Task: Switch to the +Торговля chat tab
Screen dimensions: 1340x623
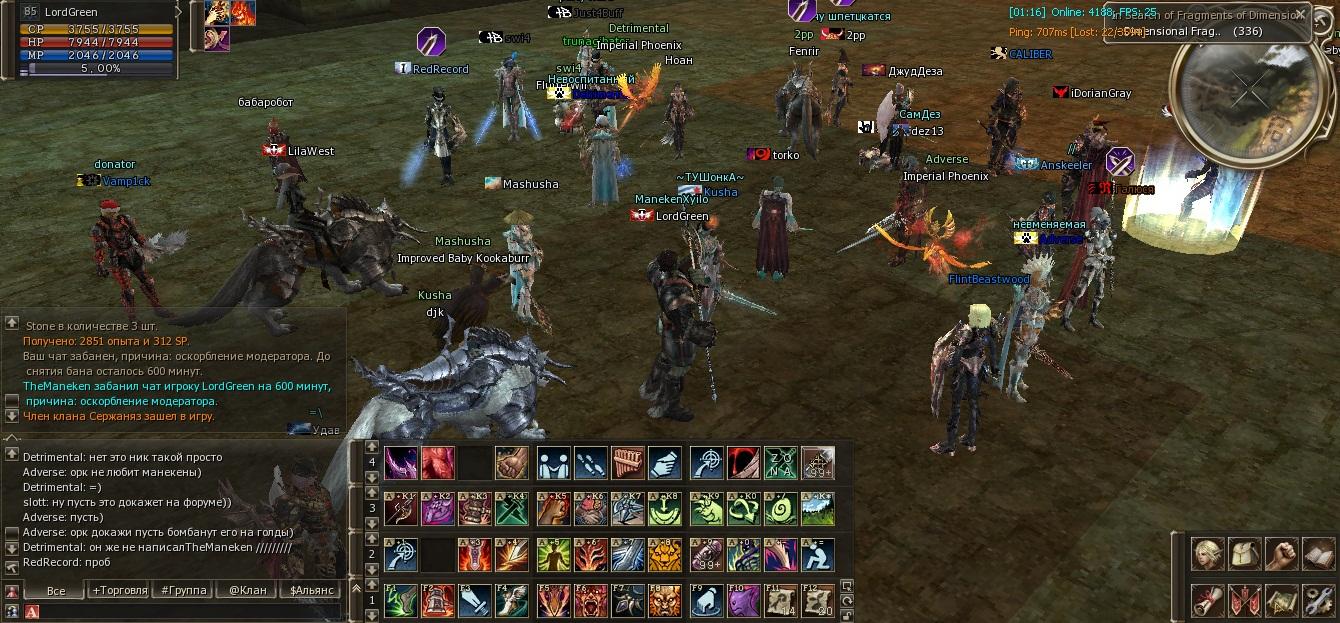Action: 120,590
